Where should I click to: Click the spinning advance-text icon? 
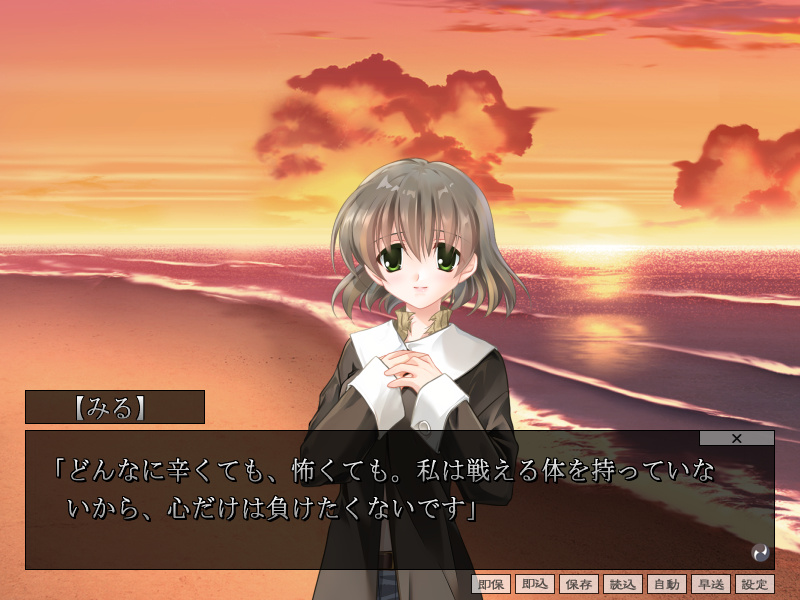coord(760,552)
